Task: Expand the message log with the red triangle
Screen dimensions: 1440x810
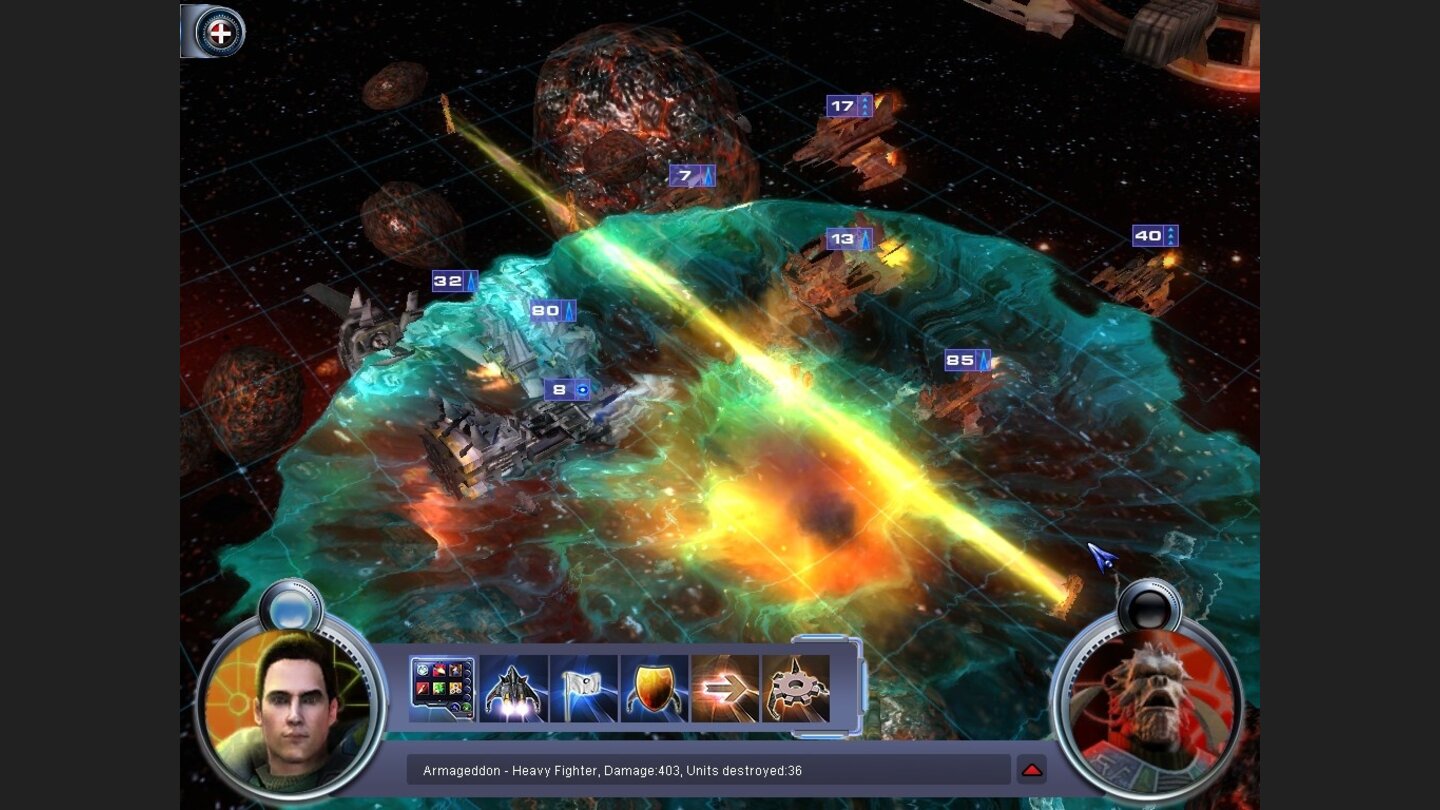Action: [x=1032, y=769]
